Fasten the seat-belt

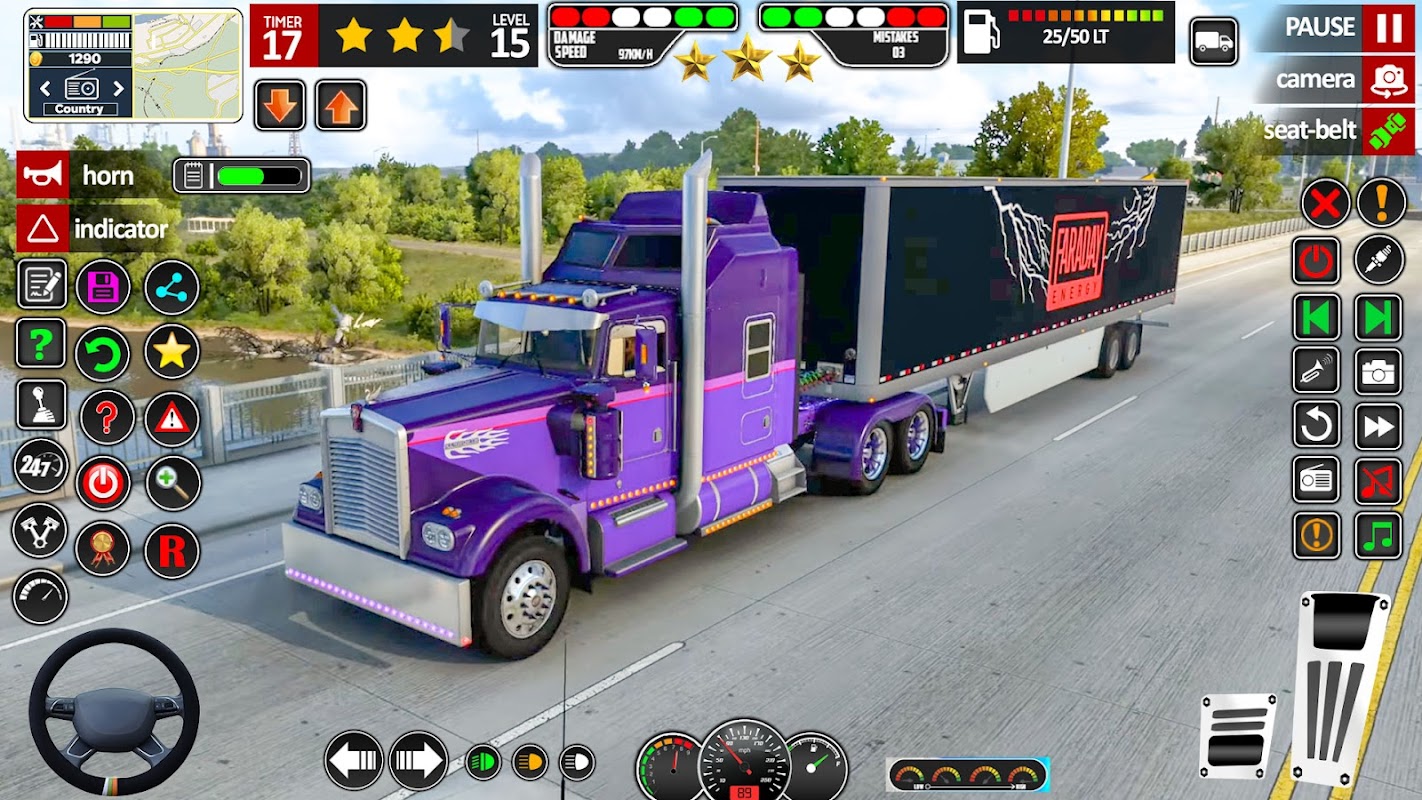click(1388, 131)
